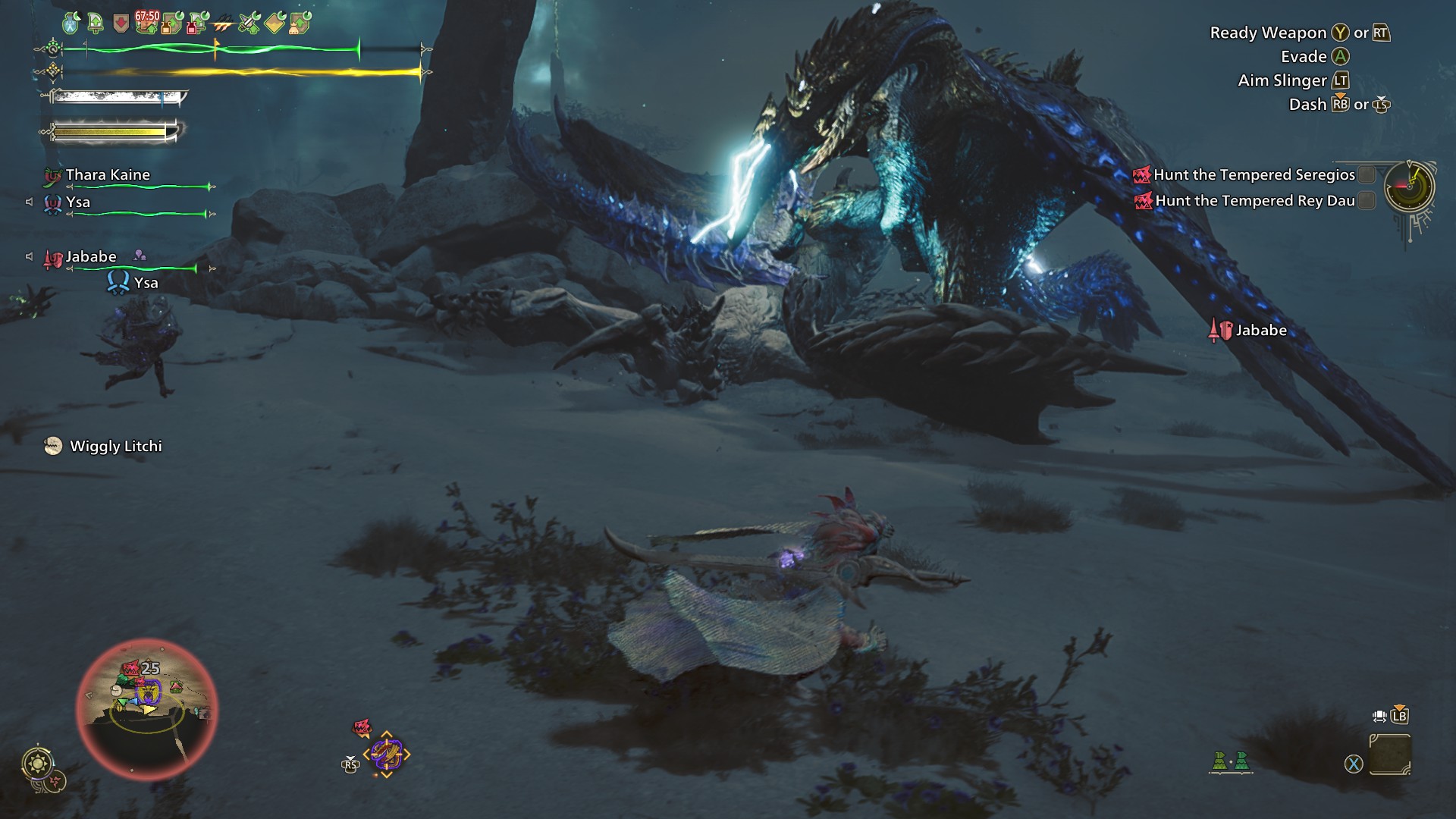Click the sword attack-up buff icon
The image size is (1456, 819).
tap(249, 24)
